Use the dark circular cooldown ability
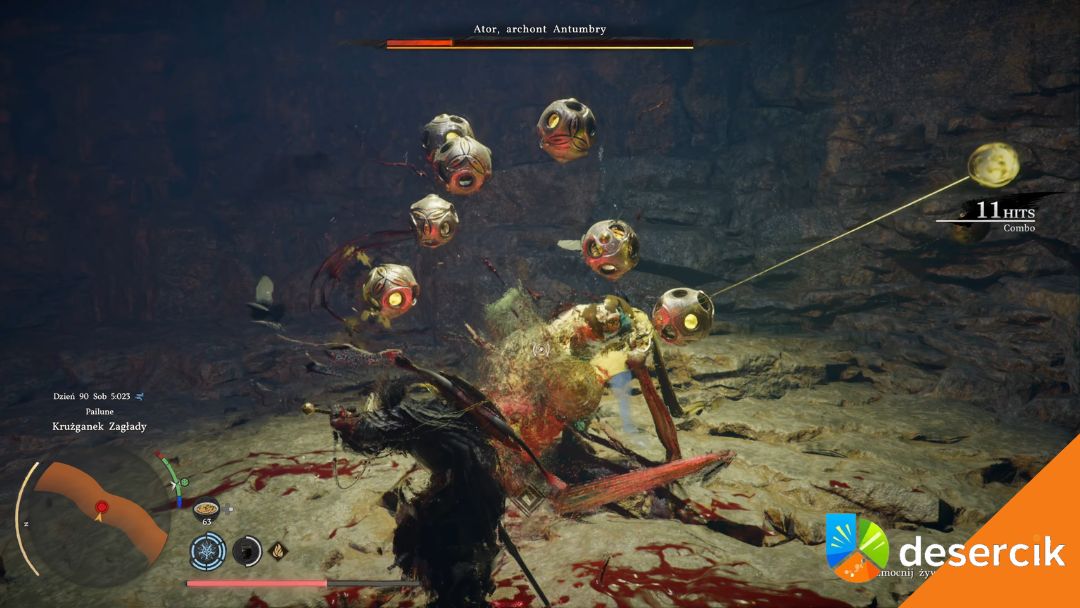Screen dimensions: 1080x608 (246, 549)
